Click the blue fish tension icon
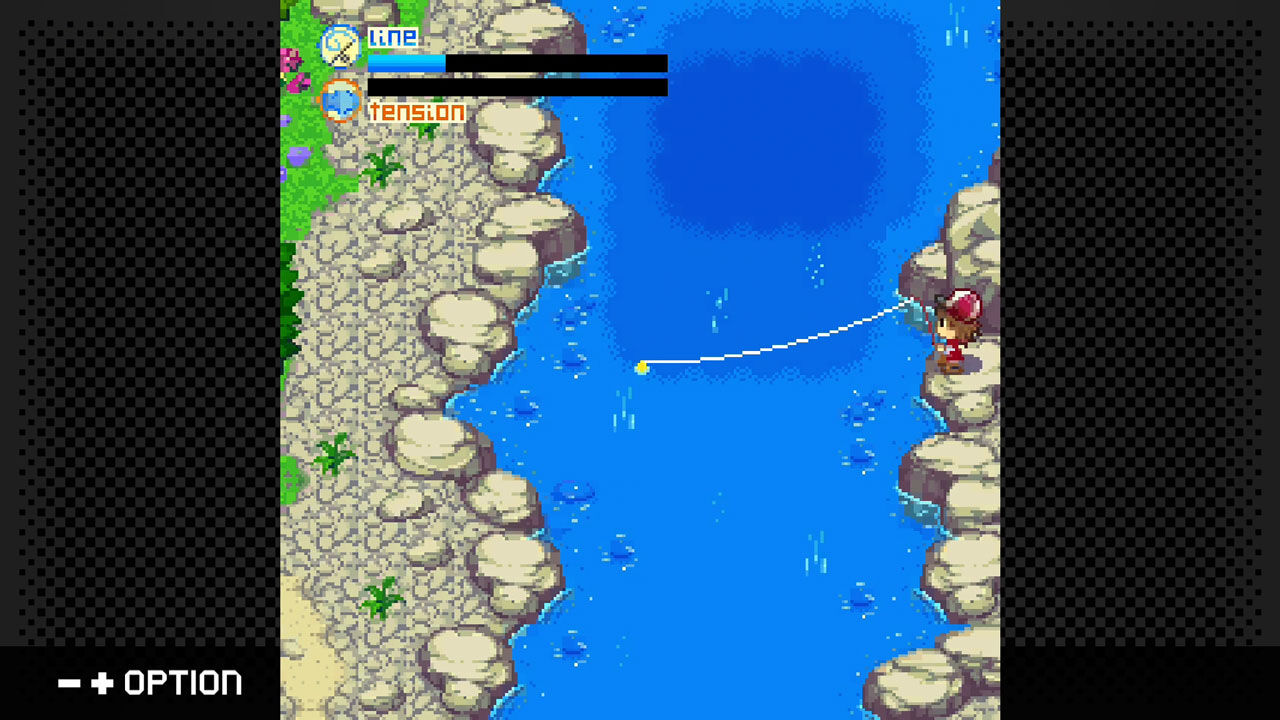 coord(343,100)
